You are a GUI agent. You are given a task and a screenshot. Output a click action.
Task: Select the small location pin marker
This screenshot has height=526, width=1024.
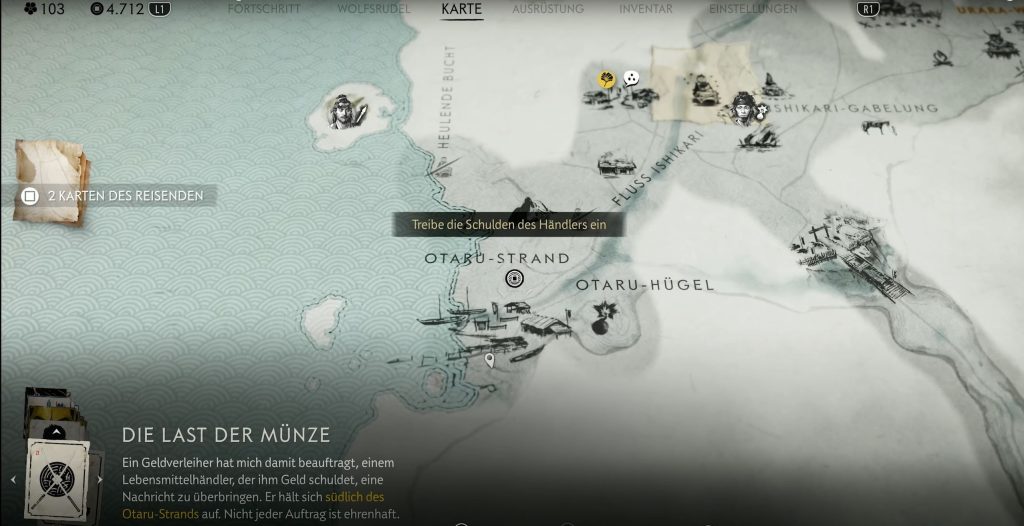click(489, 359)
